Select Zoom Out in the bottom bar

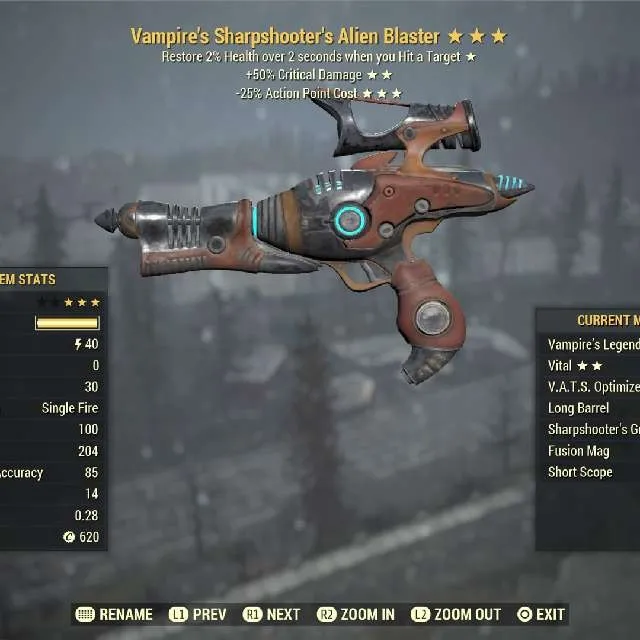click(455, 614)
